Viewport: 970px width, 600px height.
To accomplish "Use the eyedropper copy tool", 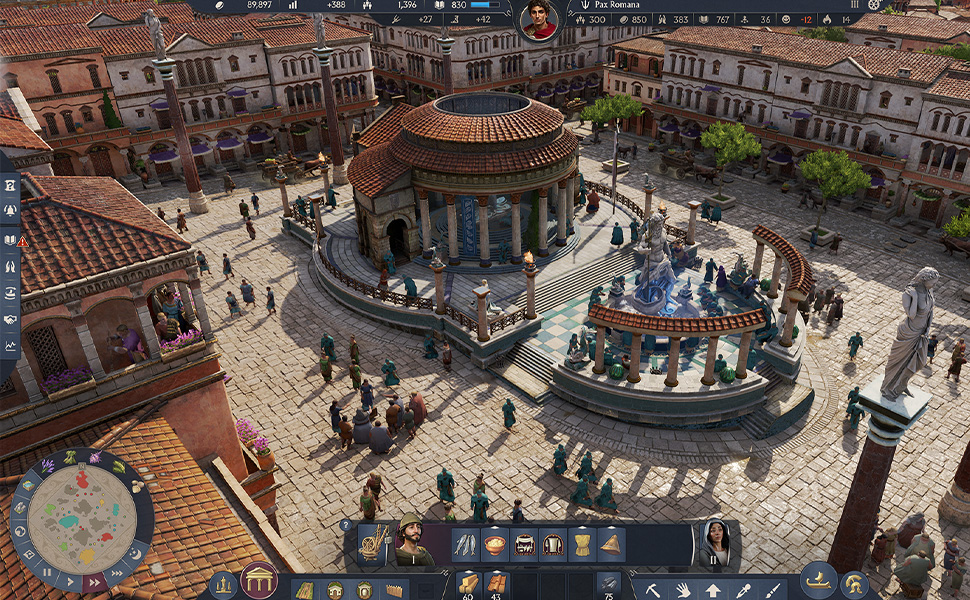I will 743,590.
